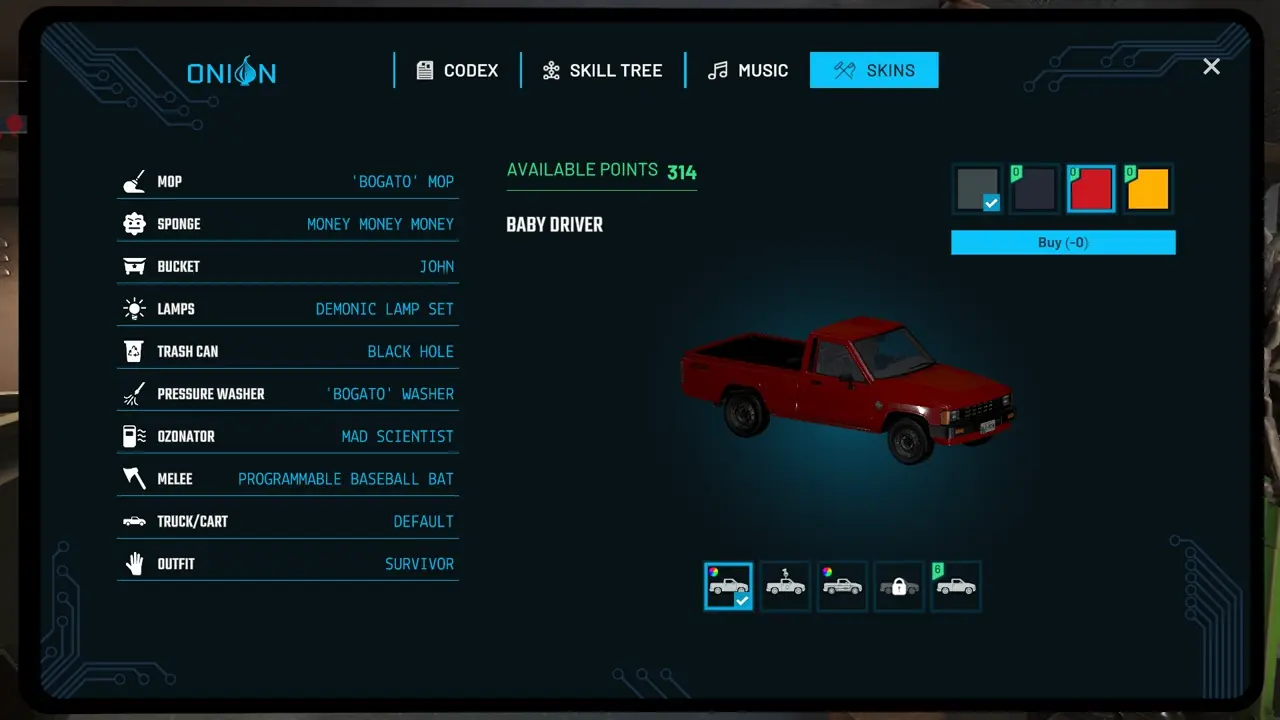Select the Ozonator device icon

134,436
